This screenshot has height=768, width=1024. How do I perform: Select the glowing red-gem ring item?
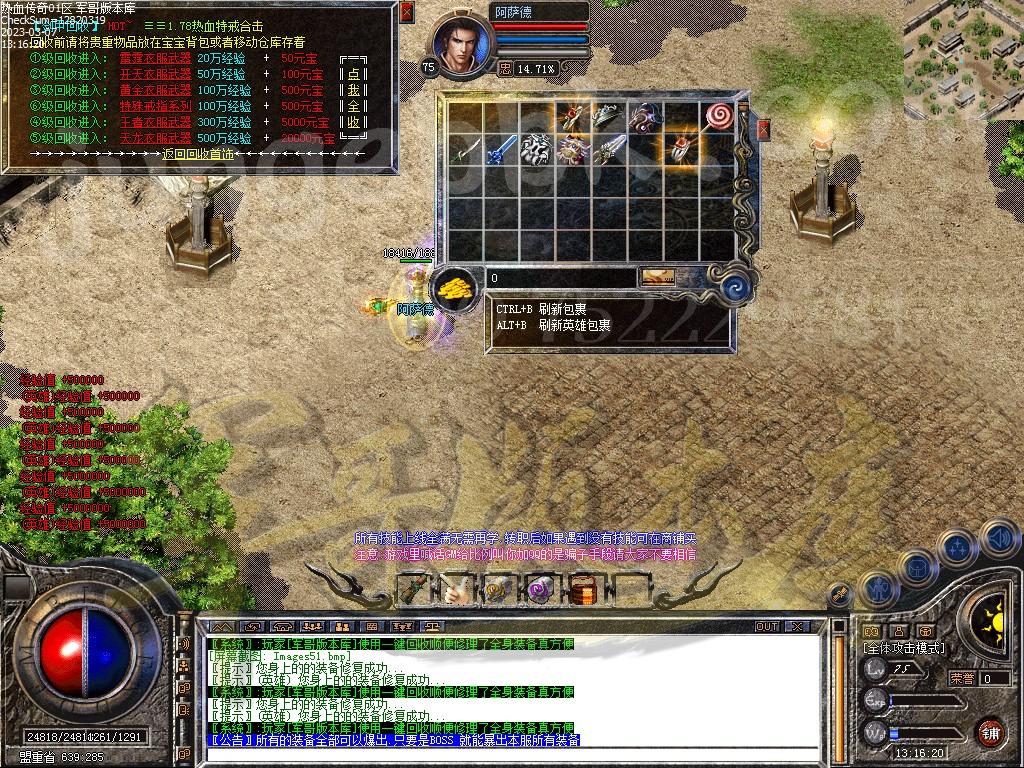(x=680, y=150)
